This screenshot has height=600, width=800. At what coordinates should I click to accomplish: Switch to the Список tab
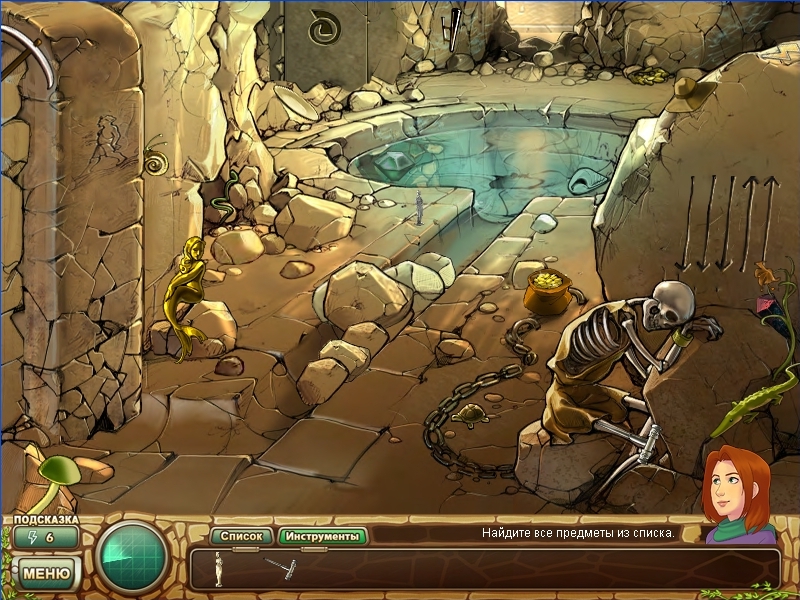tap(240, 537)
